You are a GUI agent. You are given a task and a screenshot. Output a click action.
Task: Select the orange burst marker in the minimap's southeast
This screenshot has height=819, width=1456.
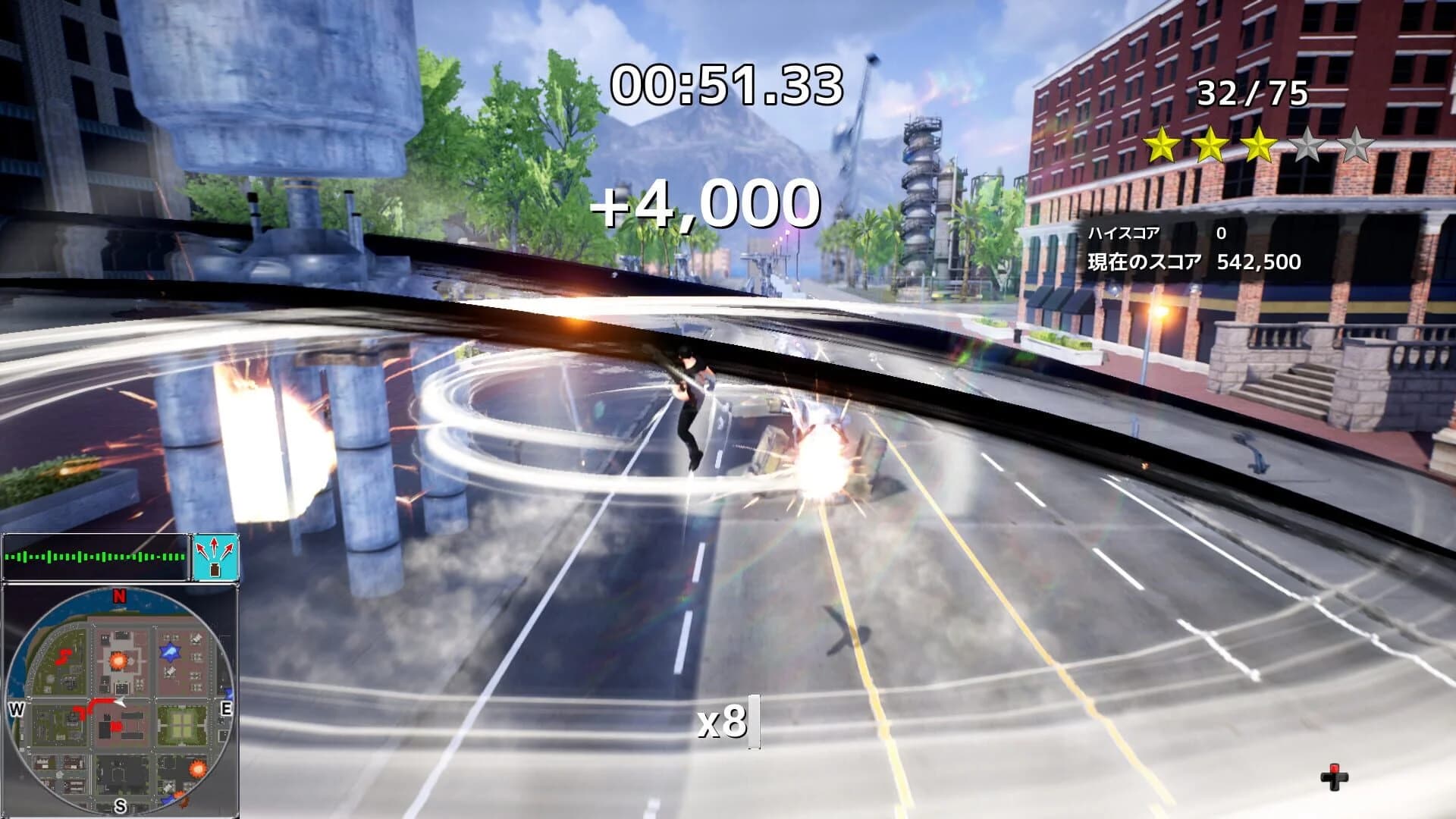(197, 768)
